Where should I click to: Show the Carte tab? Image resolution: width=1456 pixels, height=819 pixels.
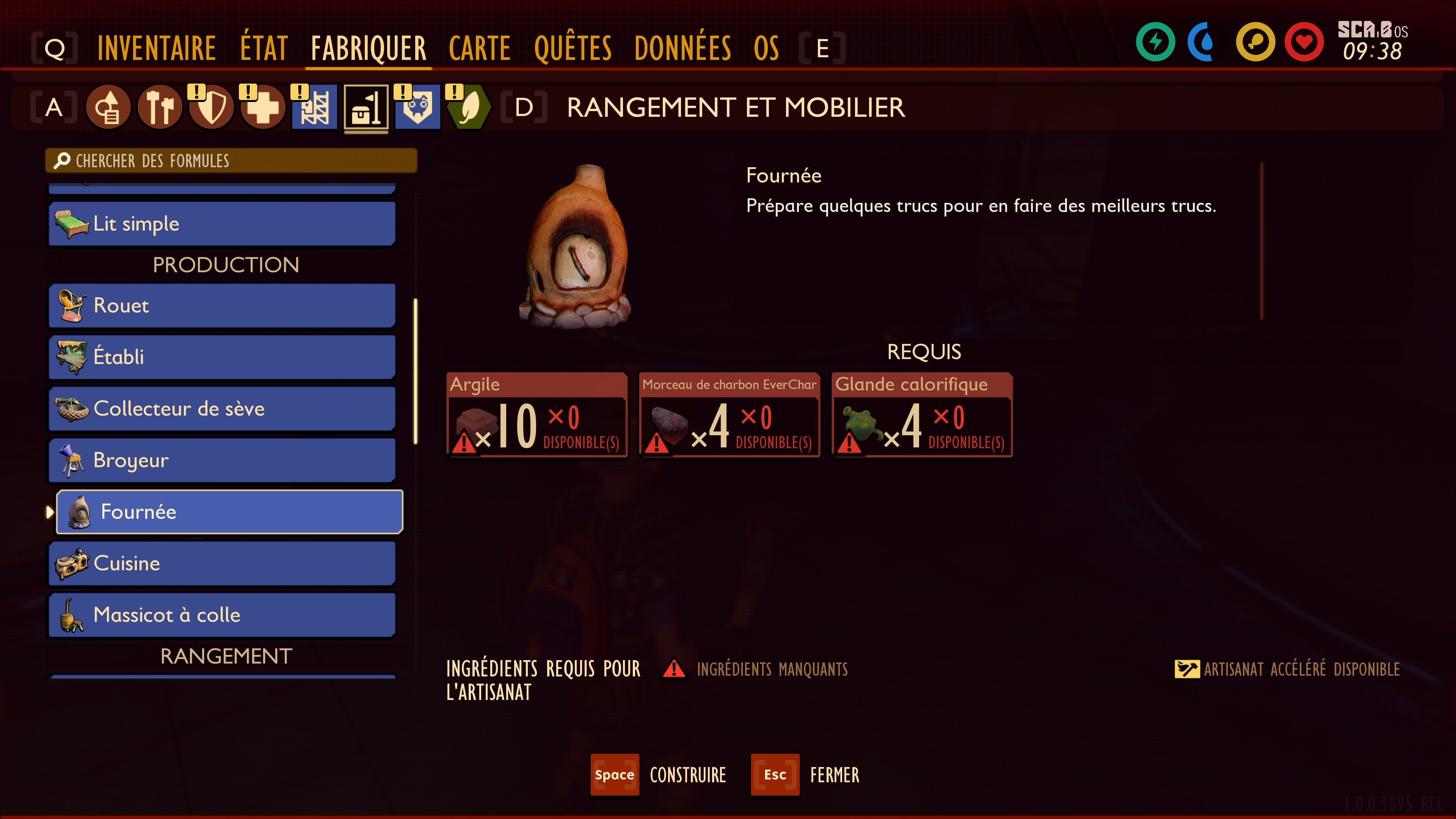pyautogui.click(x=479, y=48)
